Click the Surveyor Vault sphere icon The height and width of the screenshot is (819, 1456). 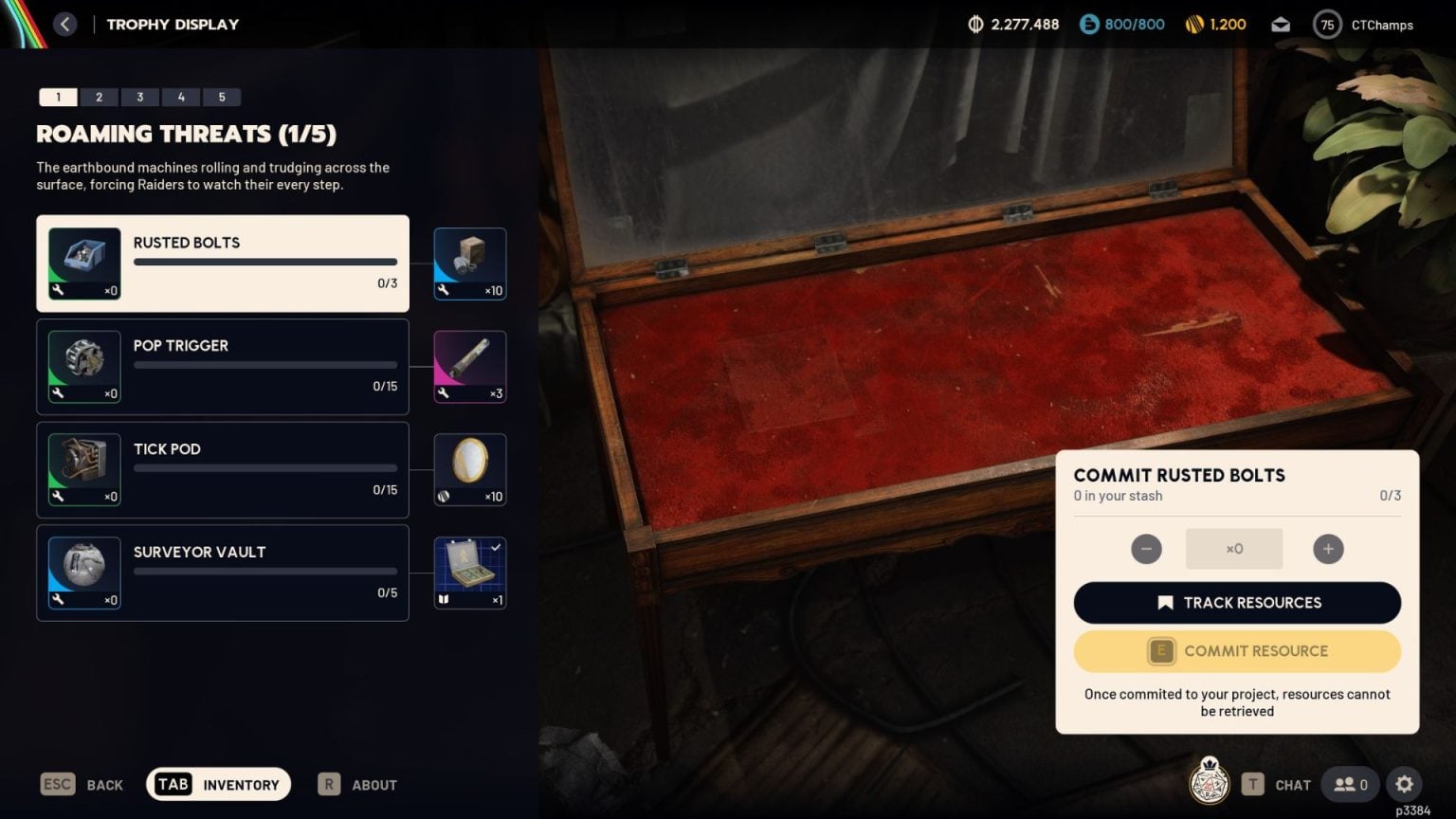[x=83, y=572]
